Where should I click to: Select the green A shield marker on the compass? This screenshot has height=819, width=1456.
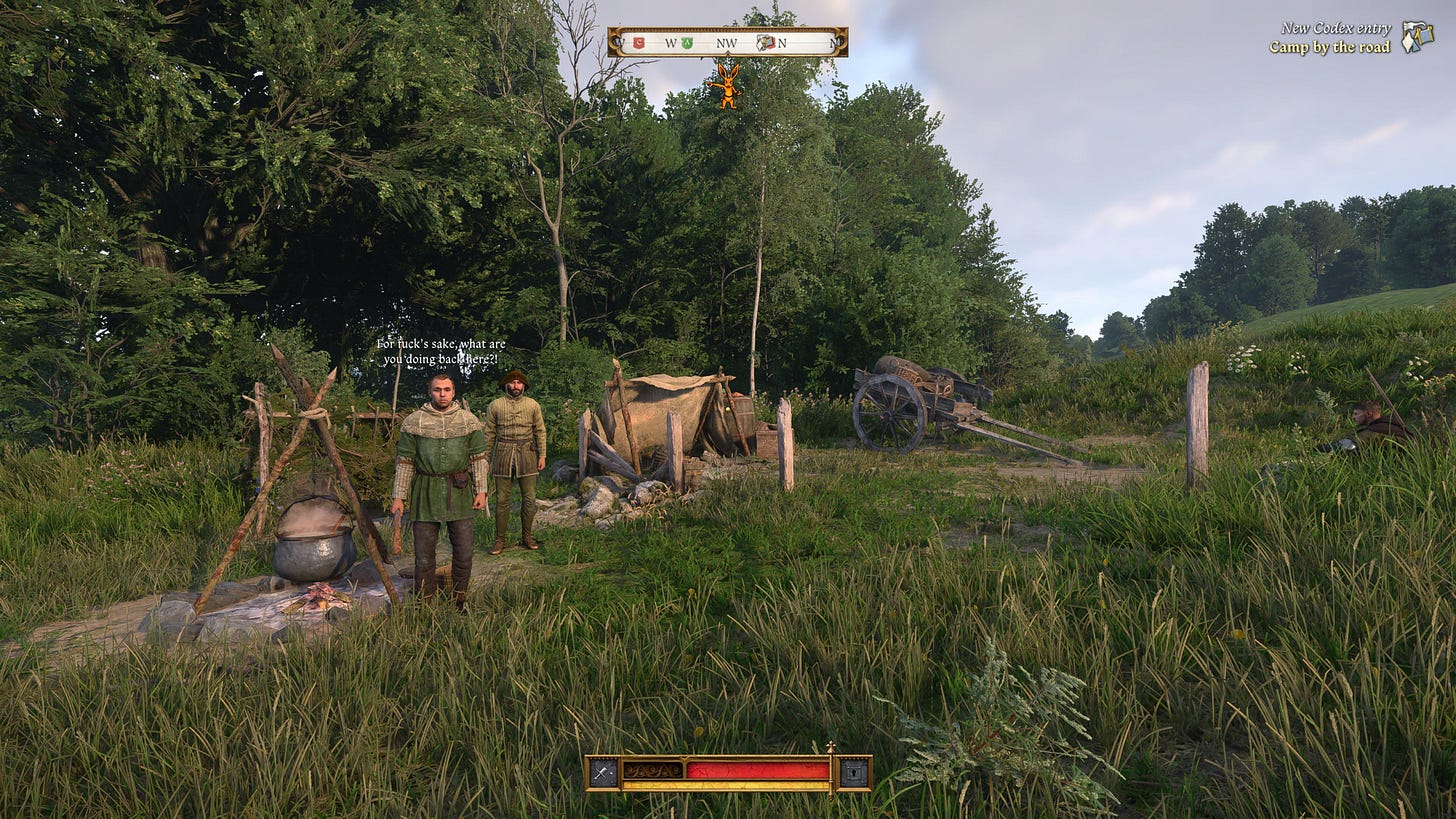pyautogui.click(x=687, y=42)
